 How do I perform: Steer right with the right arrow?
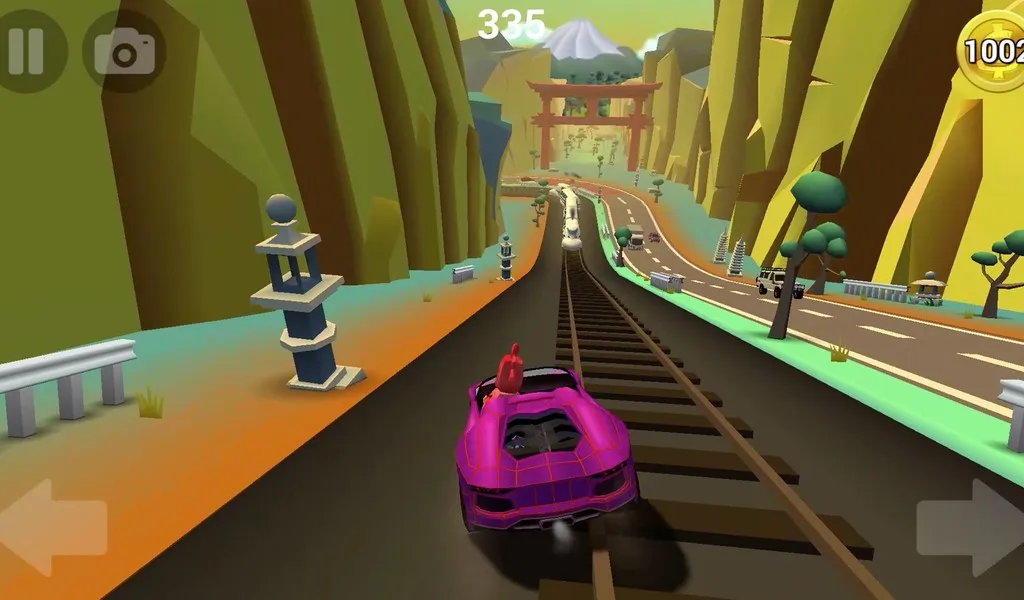(x=968, y=527)
